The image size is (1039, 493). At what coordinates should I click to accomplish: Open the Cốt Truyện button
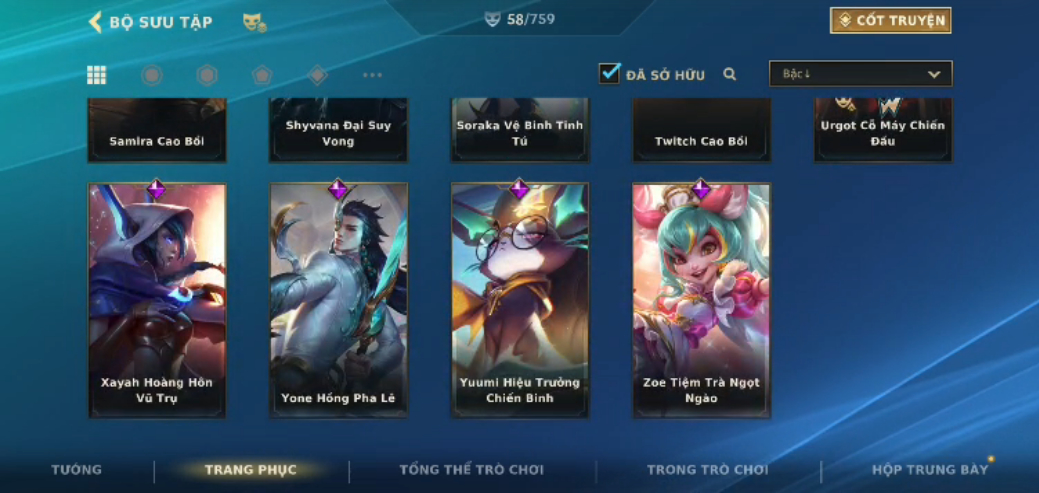point(890,20)
